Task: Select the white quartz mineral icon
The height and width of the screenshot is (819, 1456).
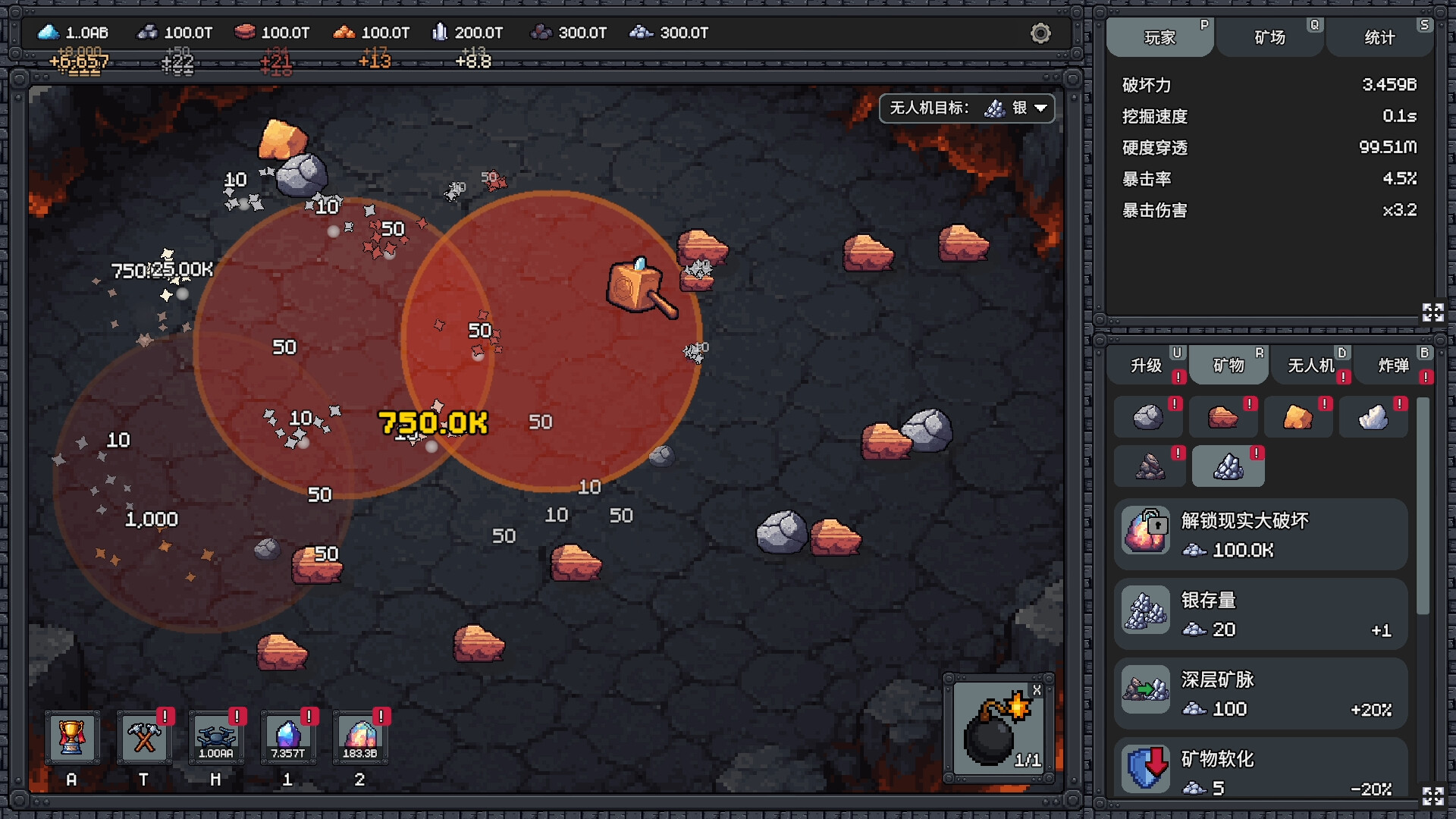Action: [1373, 416]
